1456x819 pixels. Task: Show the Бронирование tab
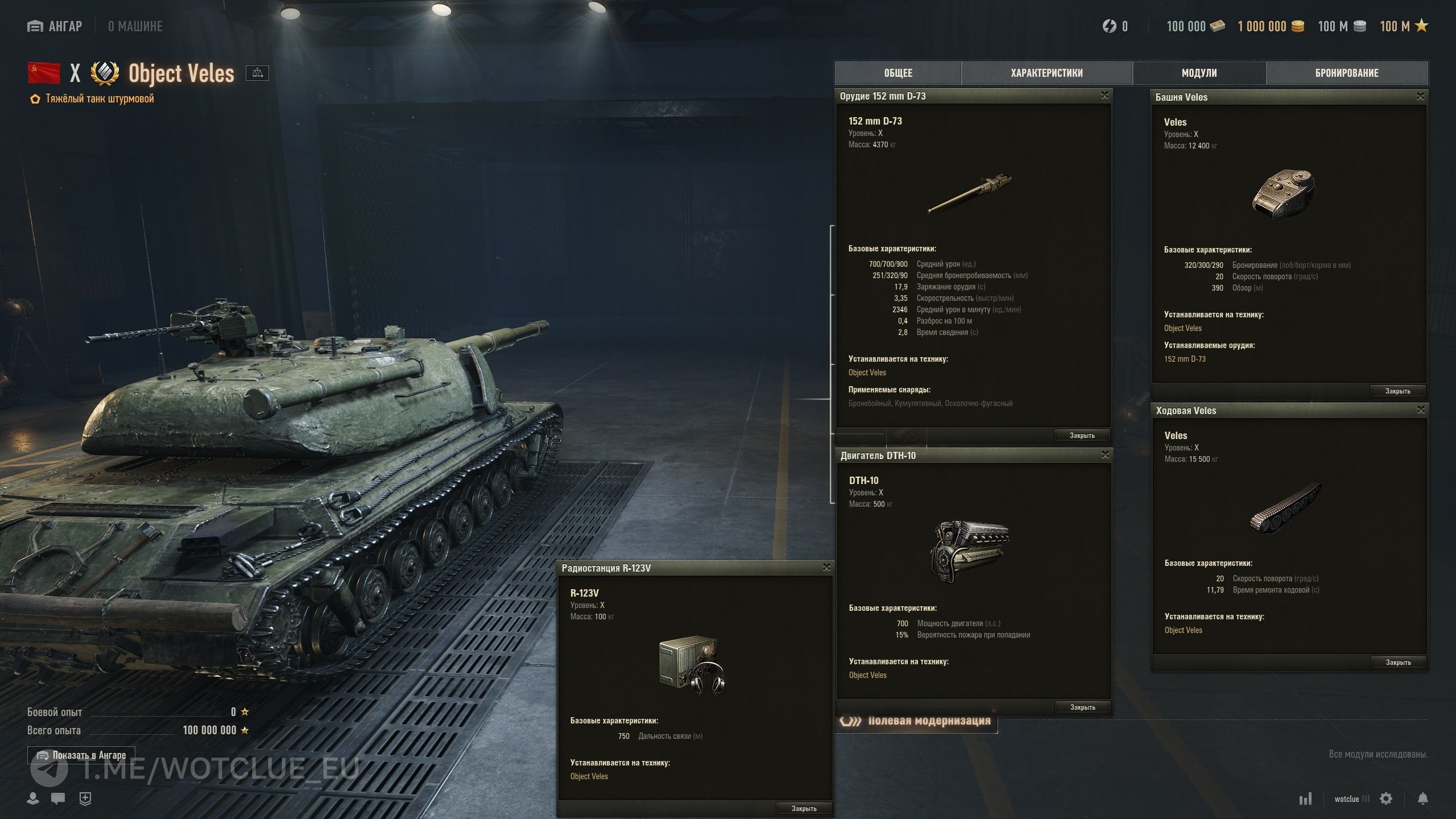coord(1347,73)
